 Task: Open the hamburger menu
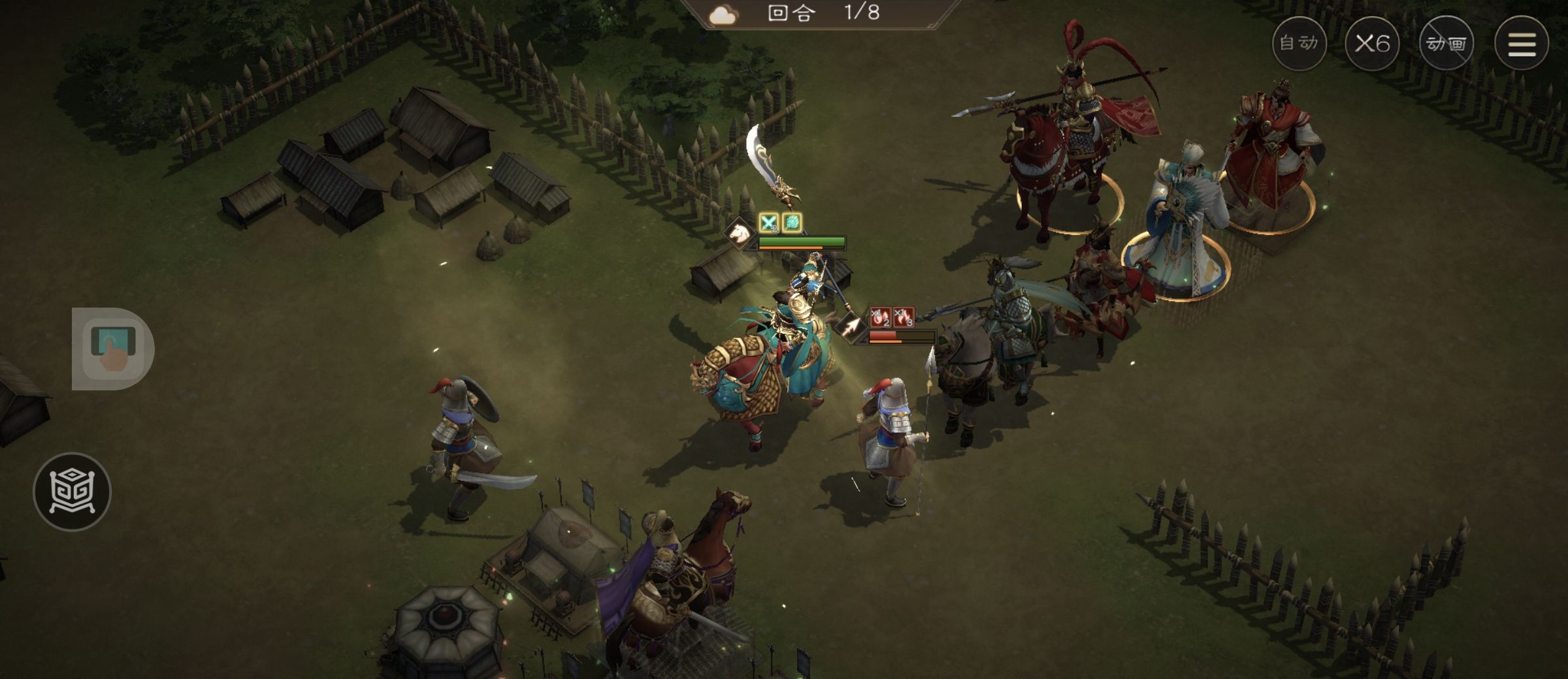1521,44
